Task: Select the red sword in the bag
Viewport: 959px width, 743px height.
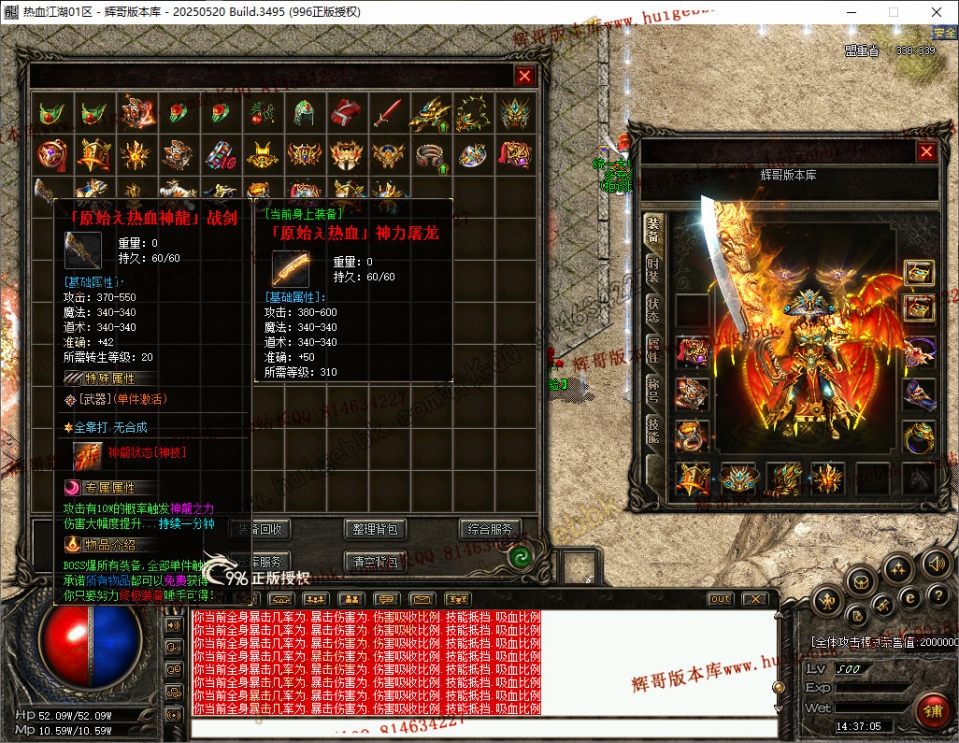Action: coord(388,112)
